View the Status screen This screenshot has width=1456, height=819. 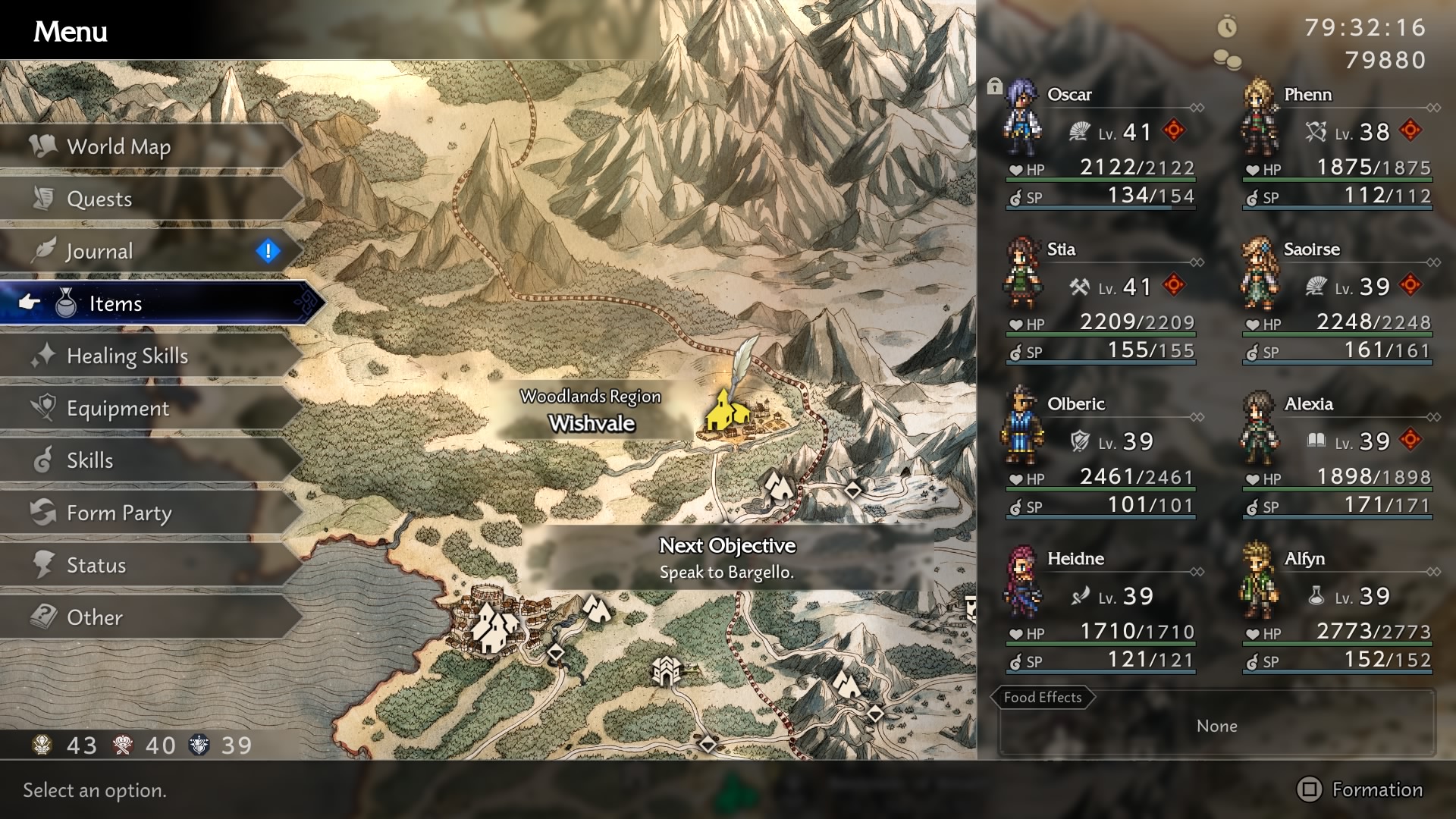coord(96,565)
